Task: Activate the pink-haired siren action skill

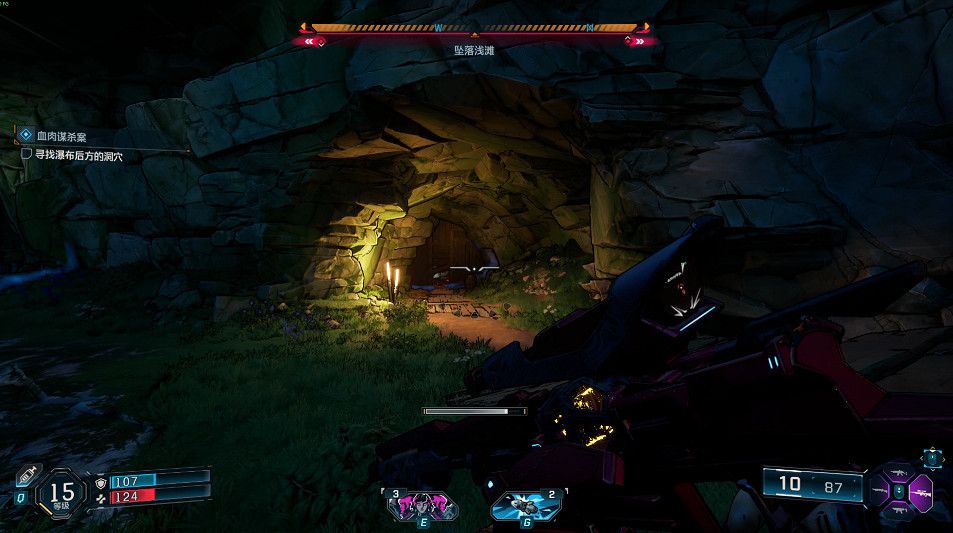Action: point(422,506)
